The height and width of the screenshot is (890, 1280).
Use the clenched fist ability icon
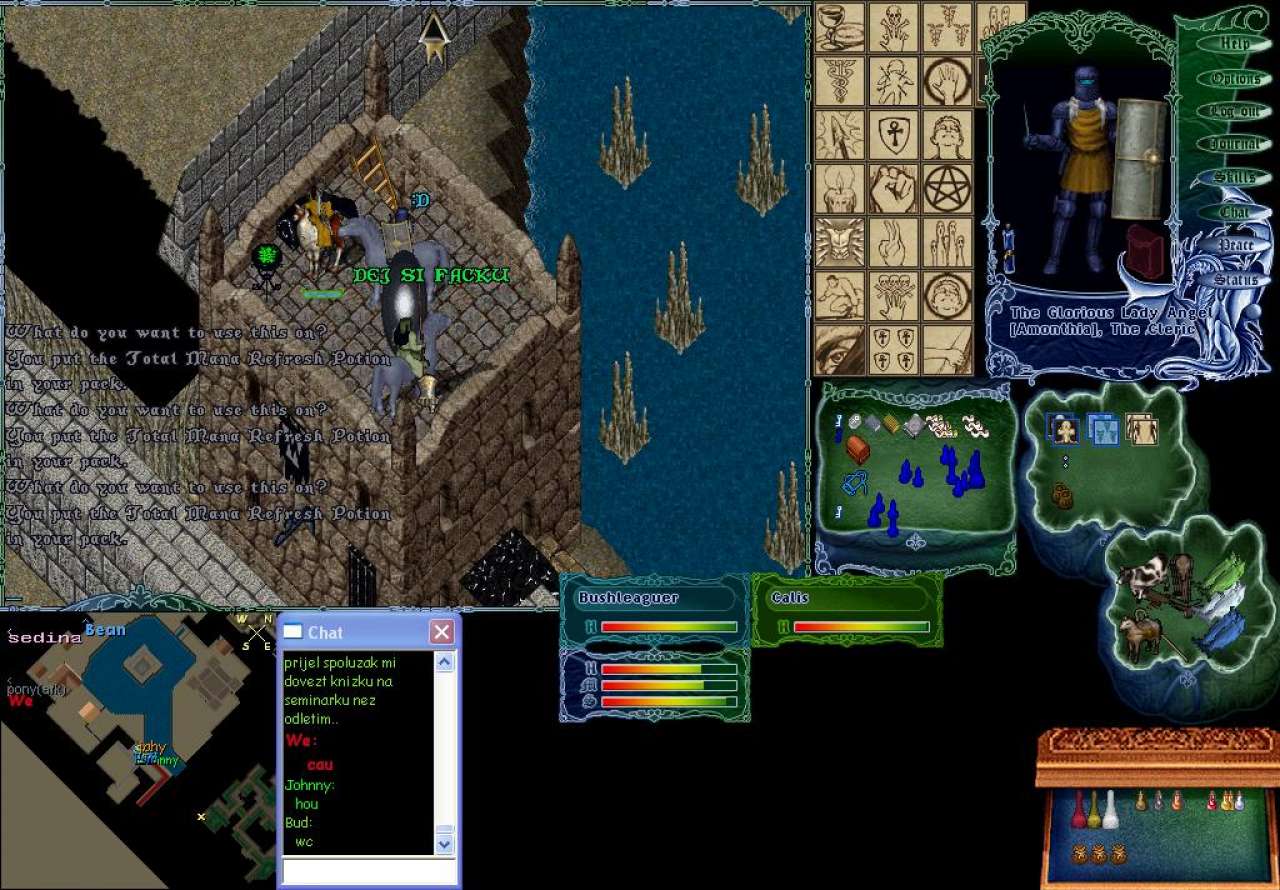coord(893,187)
